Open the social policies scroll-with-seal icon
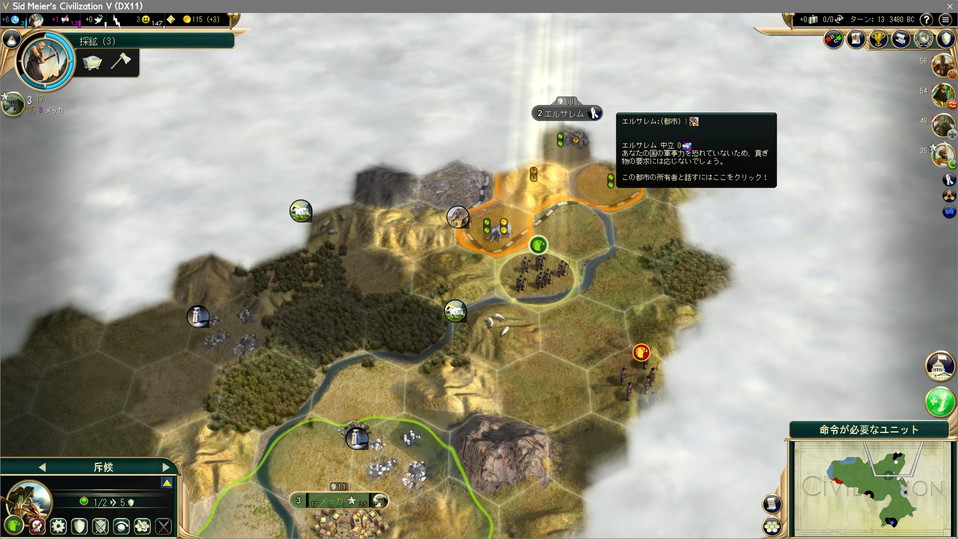Screen dimensions: 958x539 (857, 39)
